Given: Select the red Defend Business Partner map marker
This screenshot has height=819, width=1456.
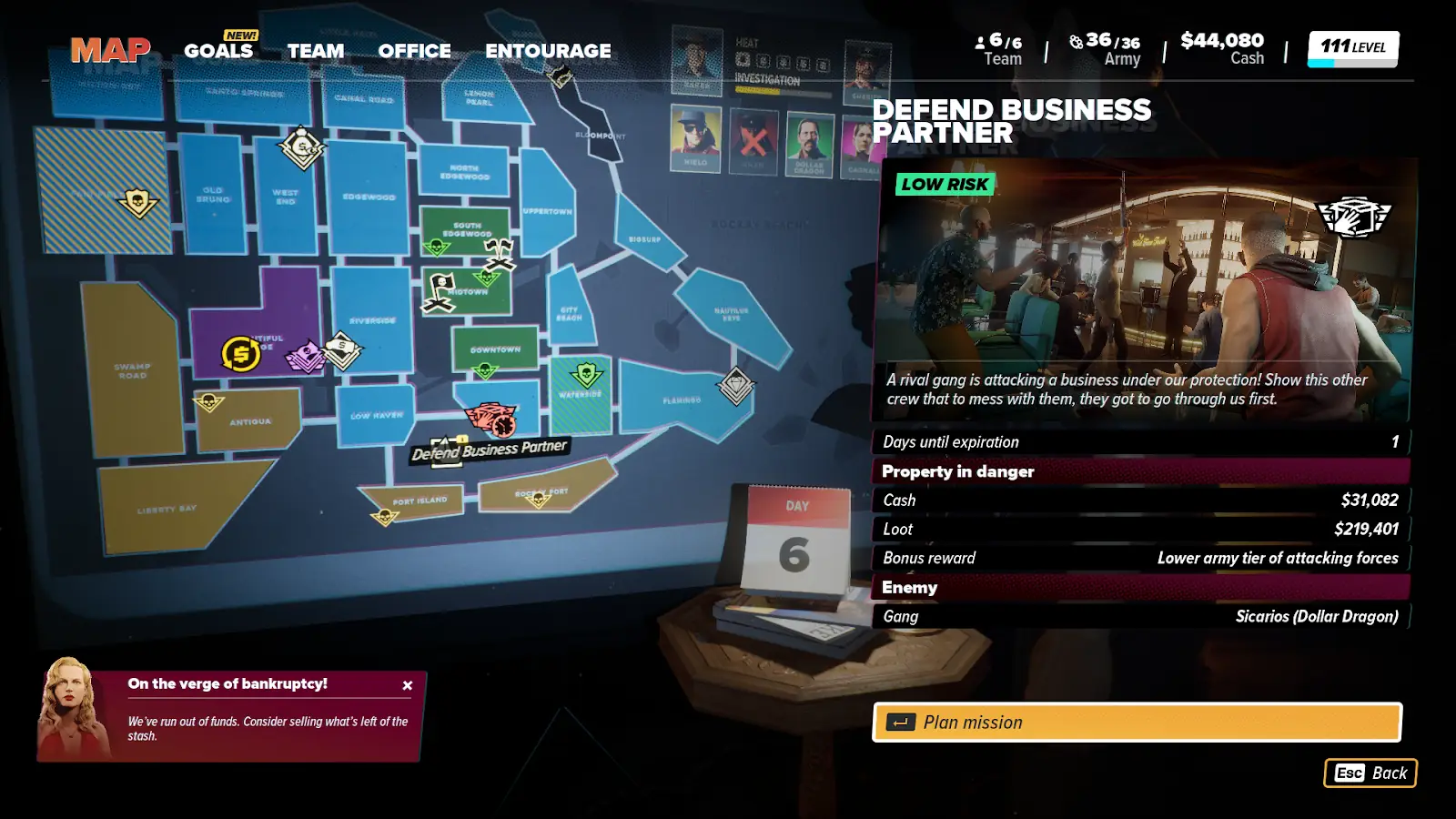Looking at the screenshot, I should tap(490, 419).
